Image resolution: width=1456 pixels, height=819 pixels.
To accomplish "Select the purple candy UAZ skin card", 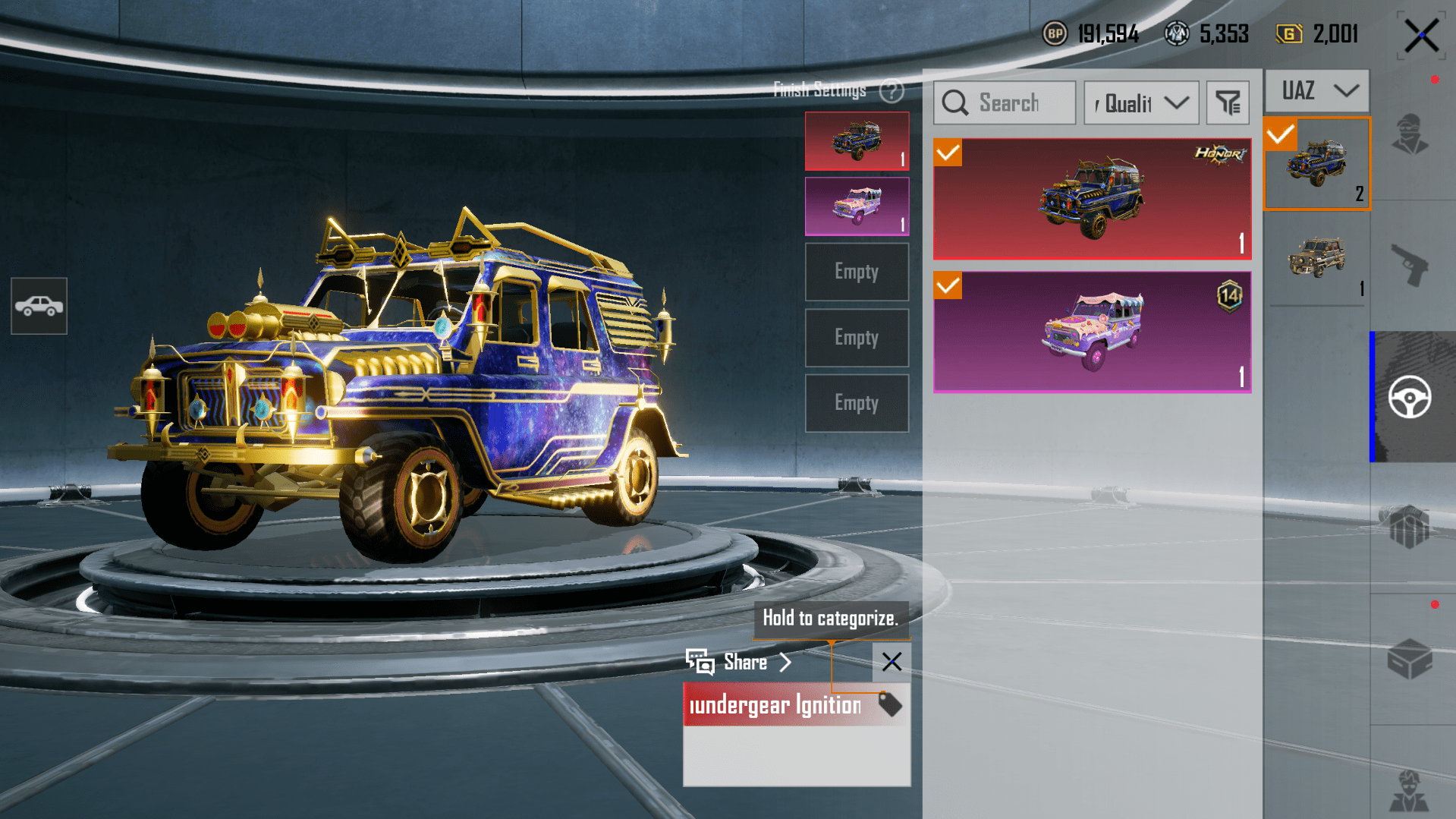I will pyautogui.click(x=1091, y=332).
